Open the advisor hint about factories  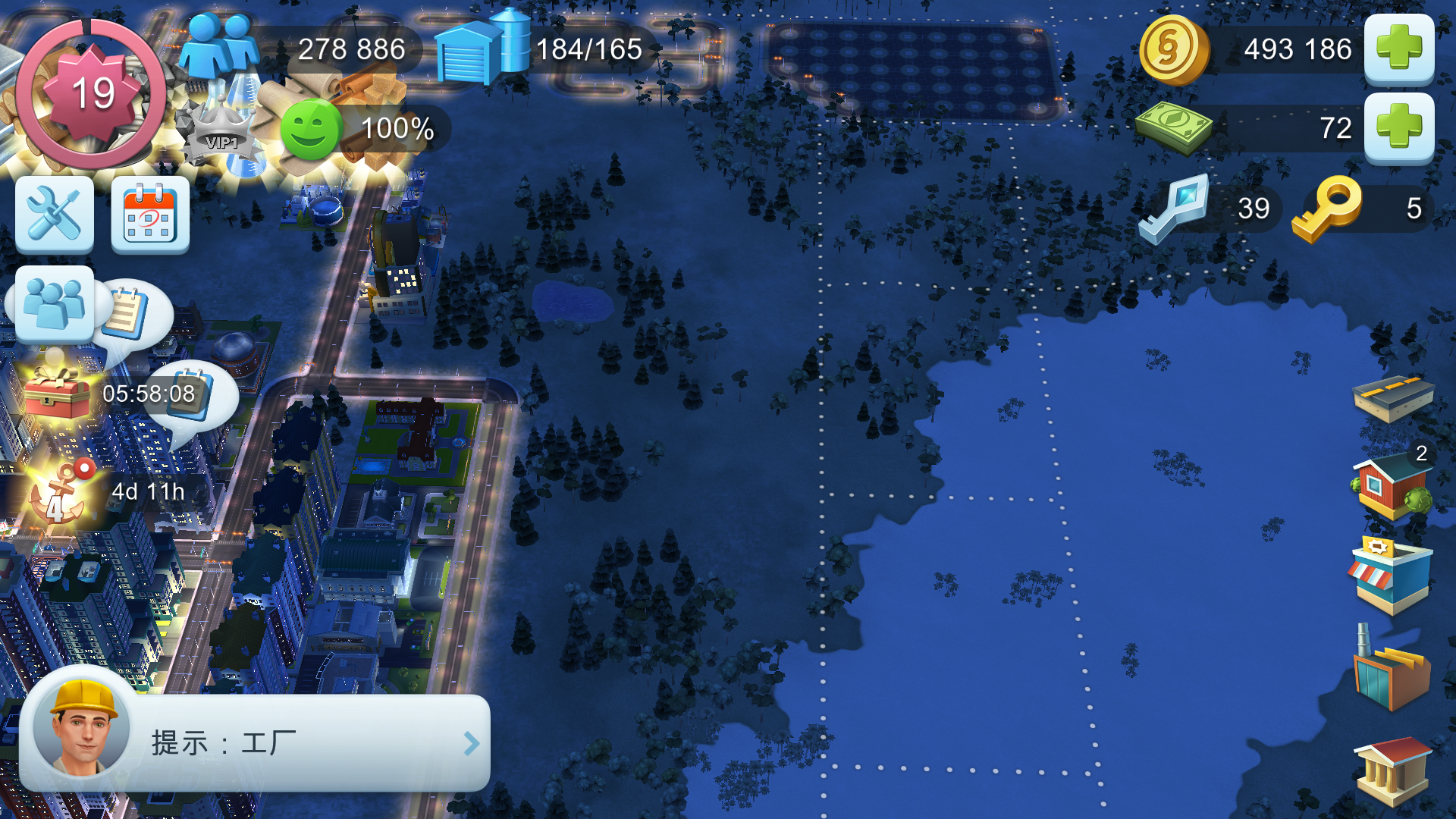click(255, 743)
